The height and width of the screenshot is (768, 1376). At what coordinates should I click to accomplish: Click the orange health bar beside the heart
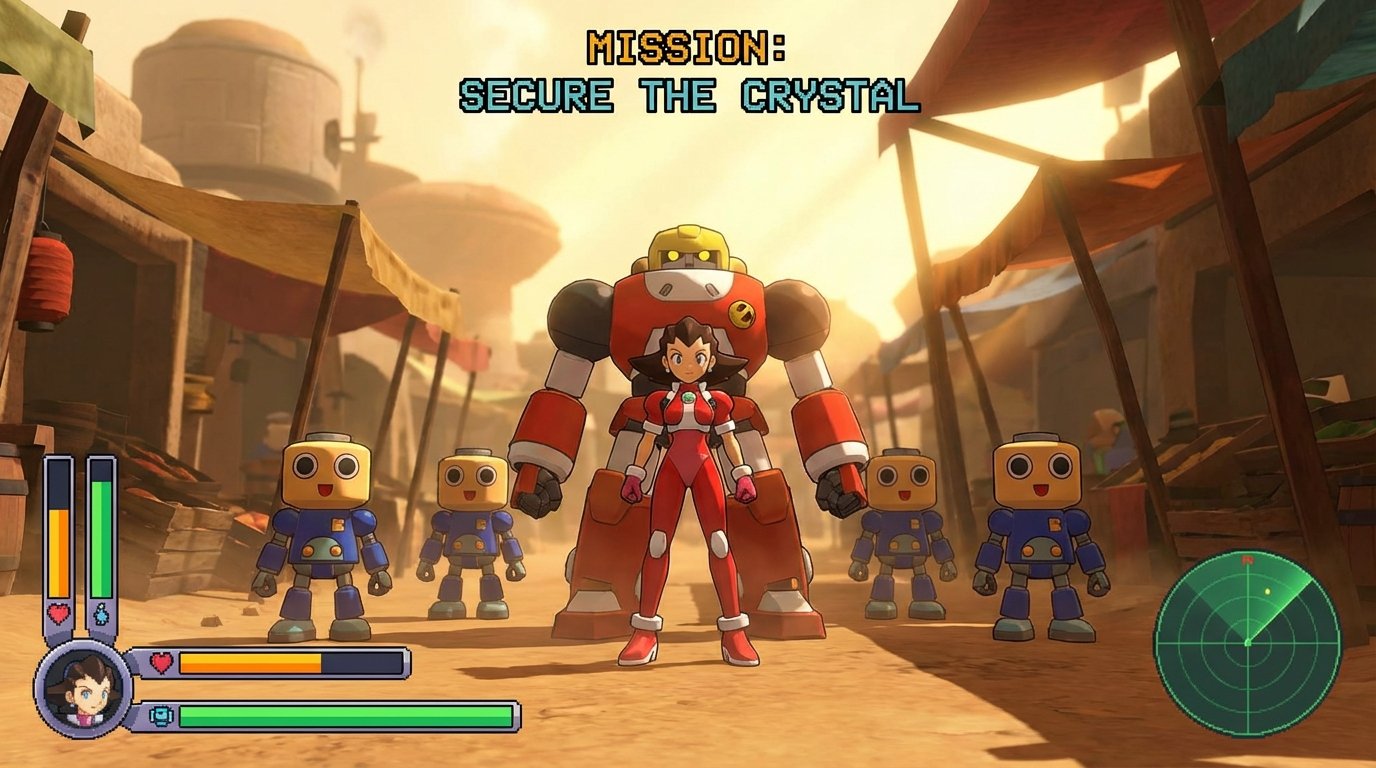point(250,659)
